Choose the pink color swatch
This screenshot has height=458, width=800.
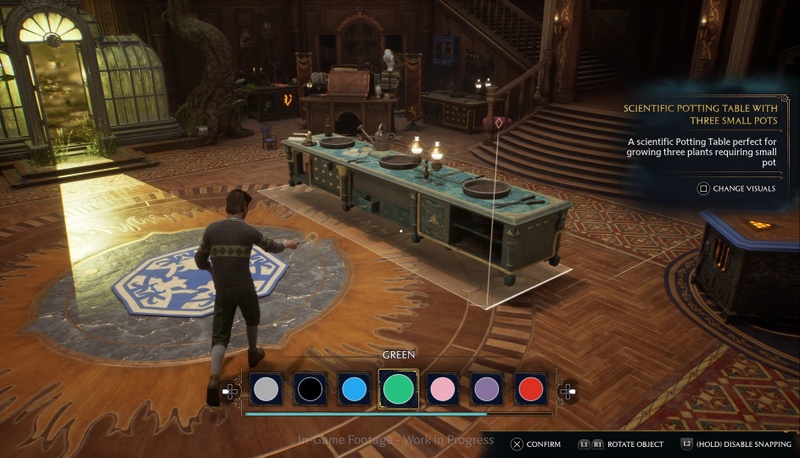pyautogui.click(x=442, y=389)
